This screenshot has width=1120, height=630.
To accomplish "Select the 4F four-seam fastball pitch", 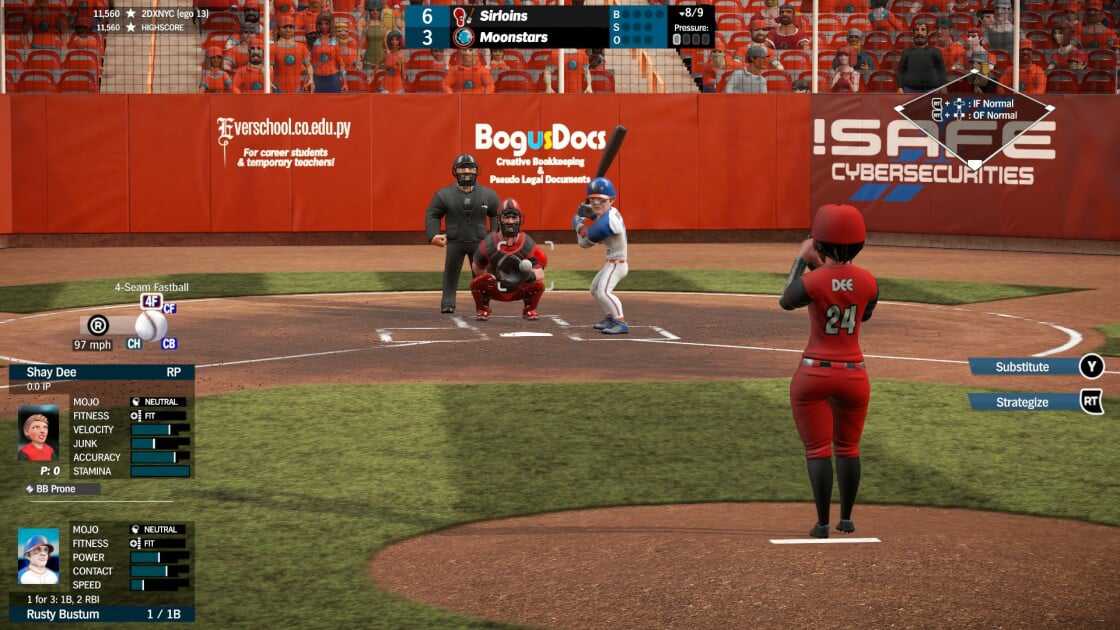I will click(x=151, y=301).
